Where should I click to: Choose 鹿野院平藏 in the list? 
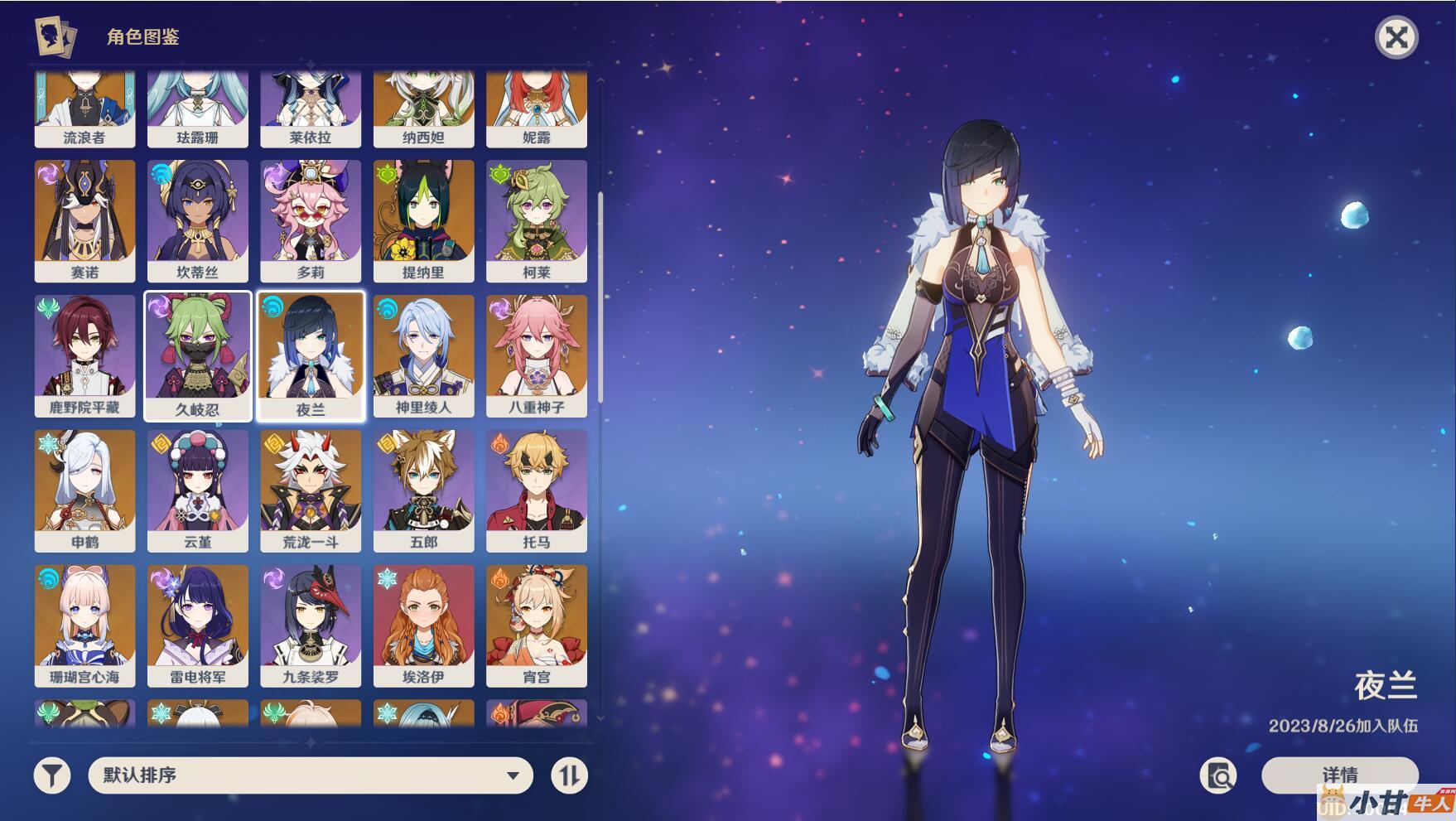pos(84,356)
